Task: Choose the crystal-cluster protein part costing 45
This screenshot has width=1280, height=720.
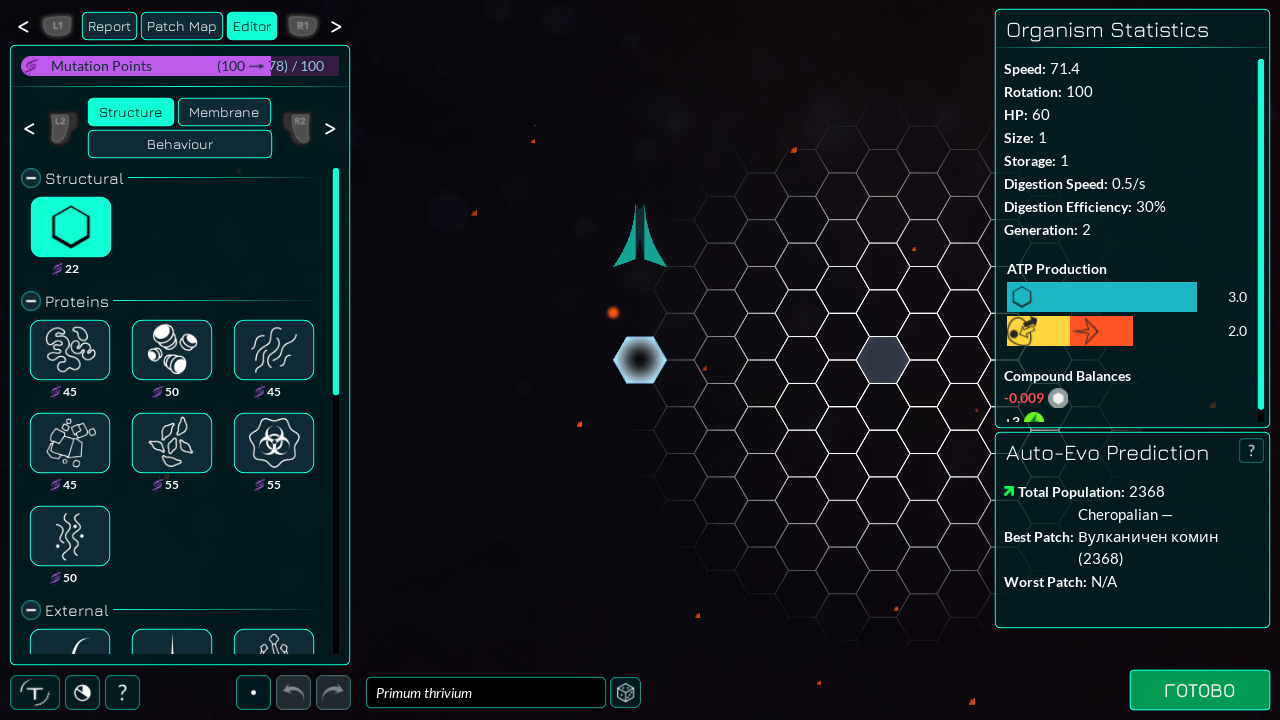Action: pos(70,443)
